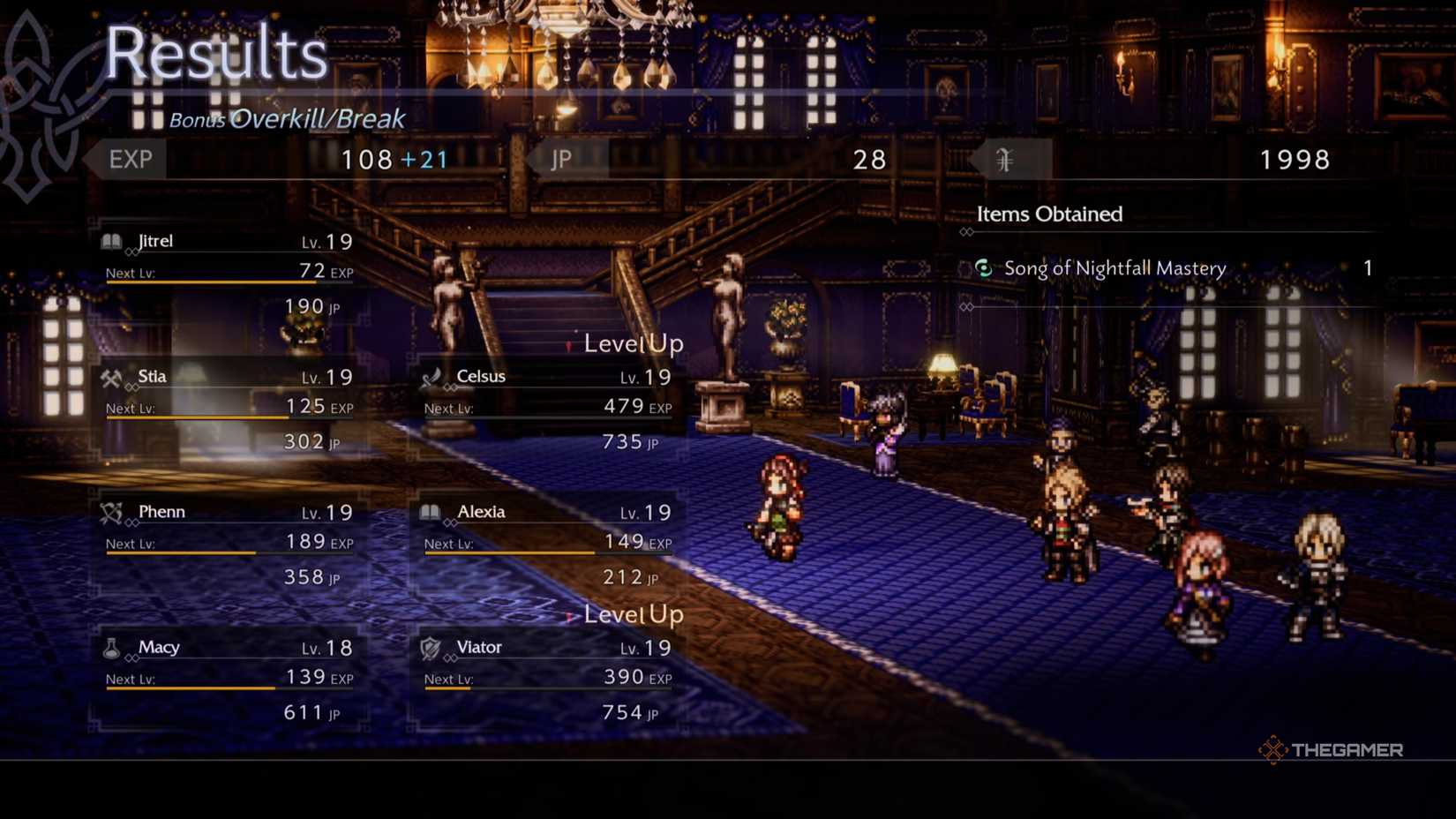Select Jitrel's scholar book class icon
Screen dimensions: 1456x819
click(x=112, y=241)
